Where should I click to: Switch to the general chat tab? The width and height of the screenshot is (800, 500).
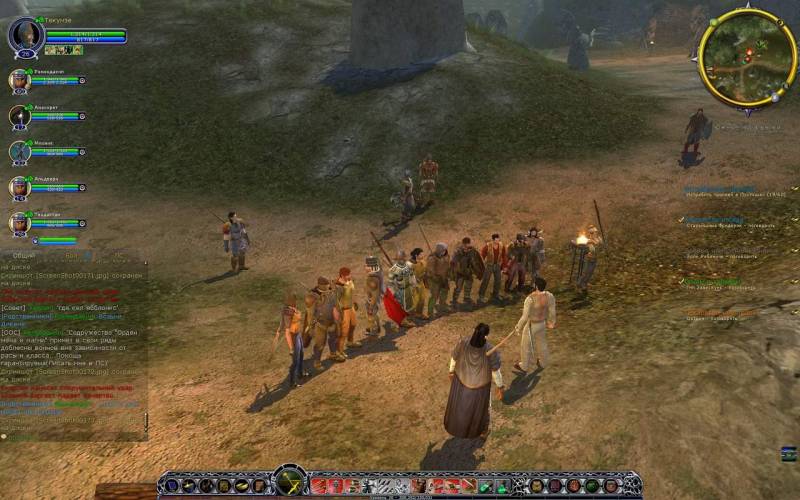[x=24, y=255]
